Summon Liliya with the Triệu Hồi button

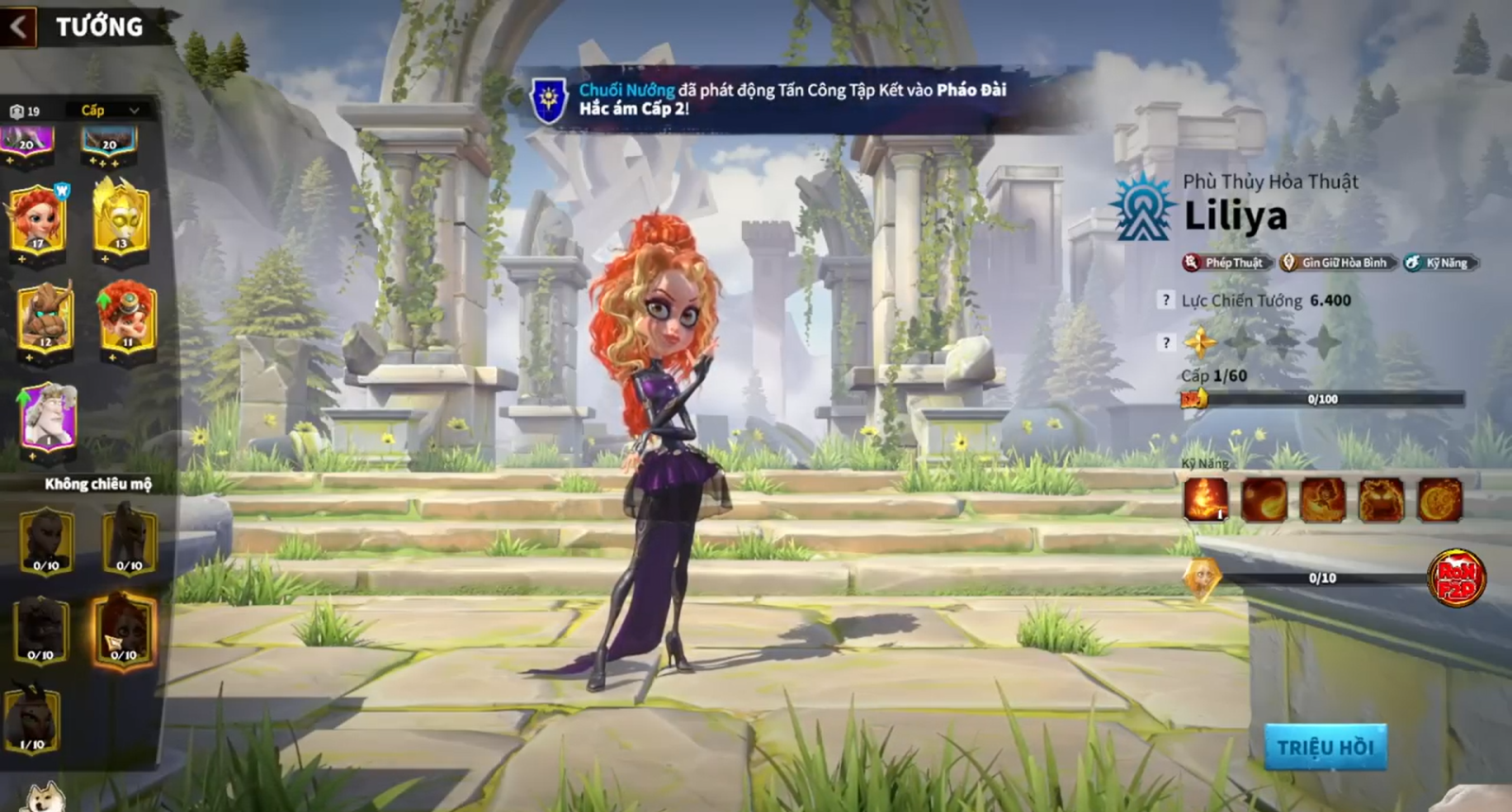coord(1325,748)
